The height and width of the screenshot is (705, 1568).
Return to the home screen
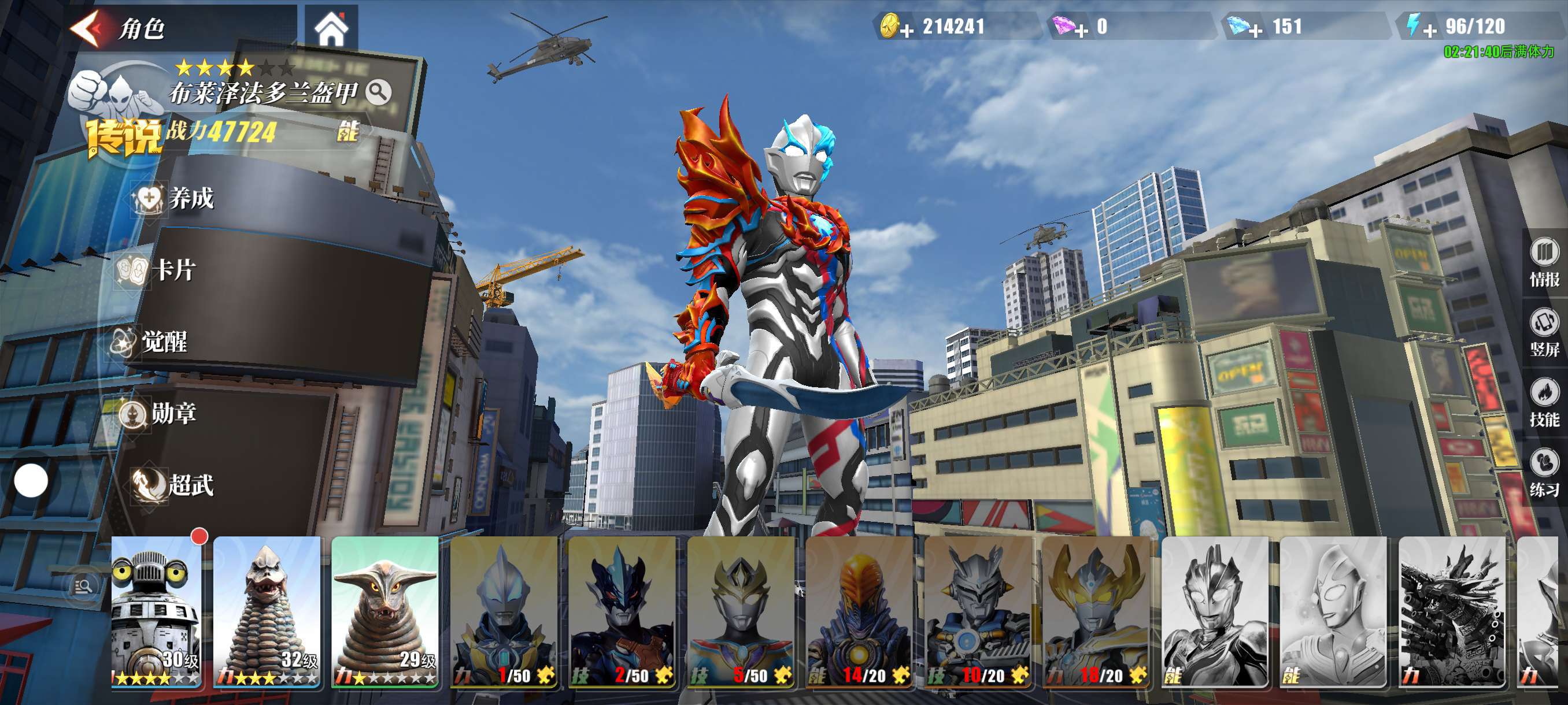(331, 28)
